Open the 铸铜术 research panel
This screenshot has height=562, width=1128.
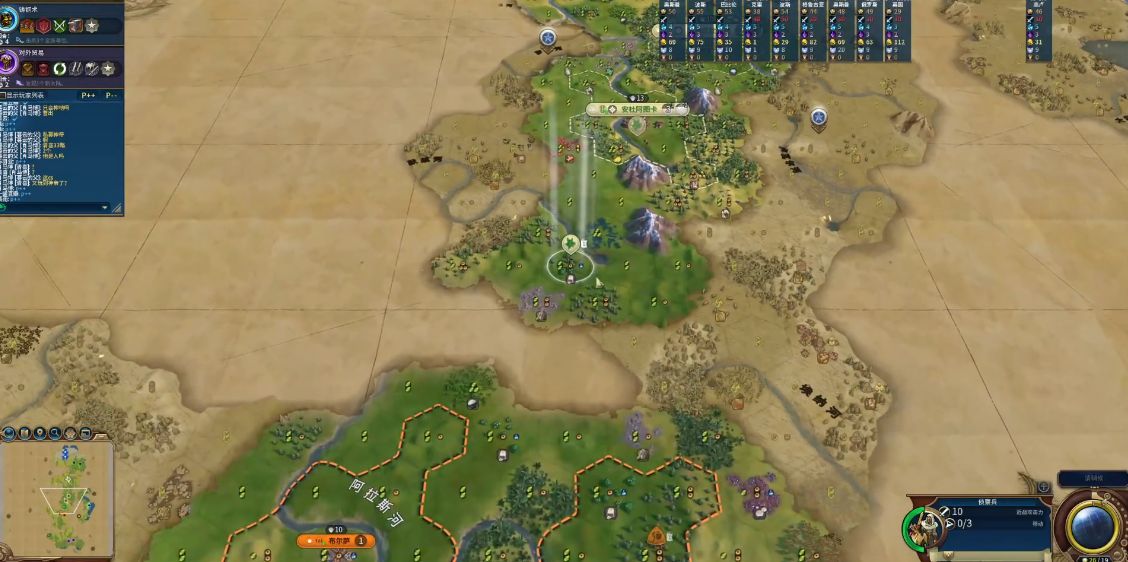14,22
